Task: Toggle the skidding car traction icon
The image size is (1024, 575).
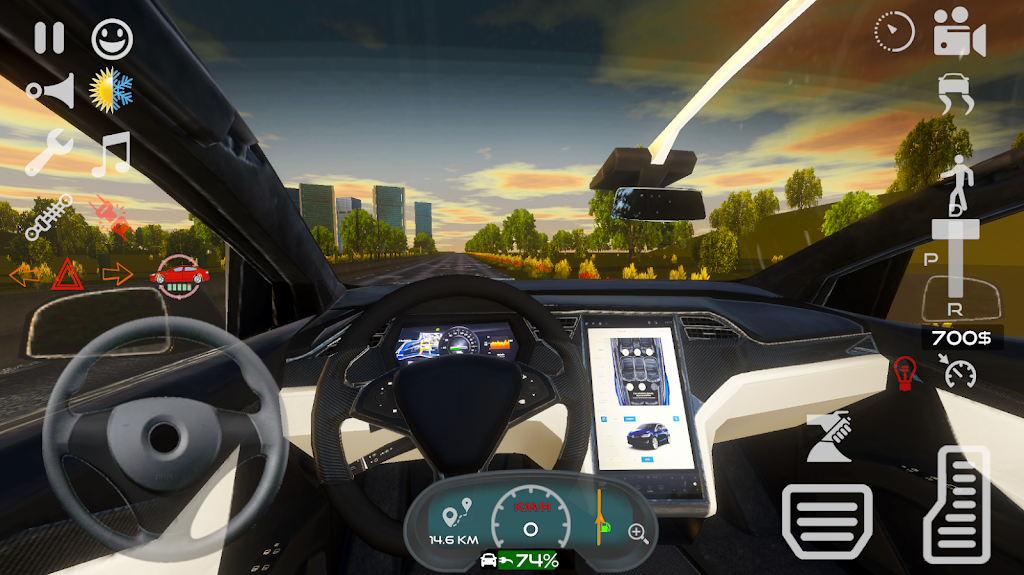Action: [956, 95]
